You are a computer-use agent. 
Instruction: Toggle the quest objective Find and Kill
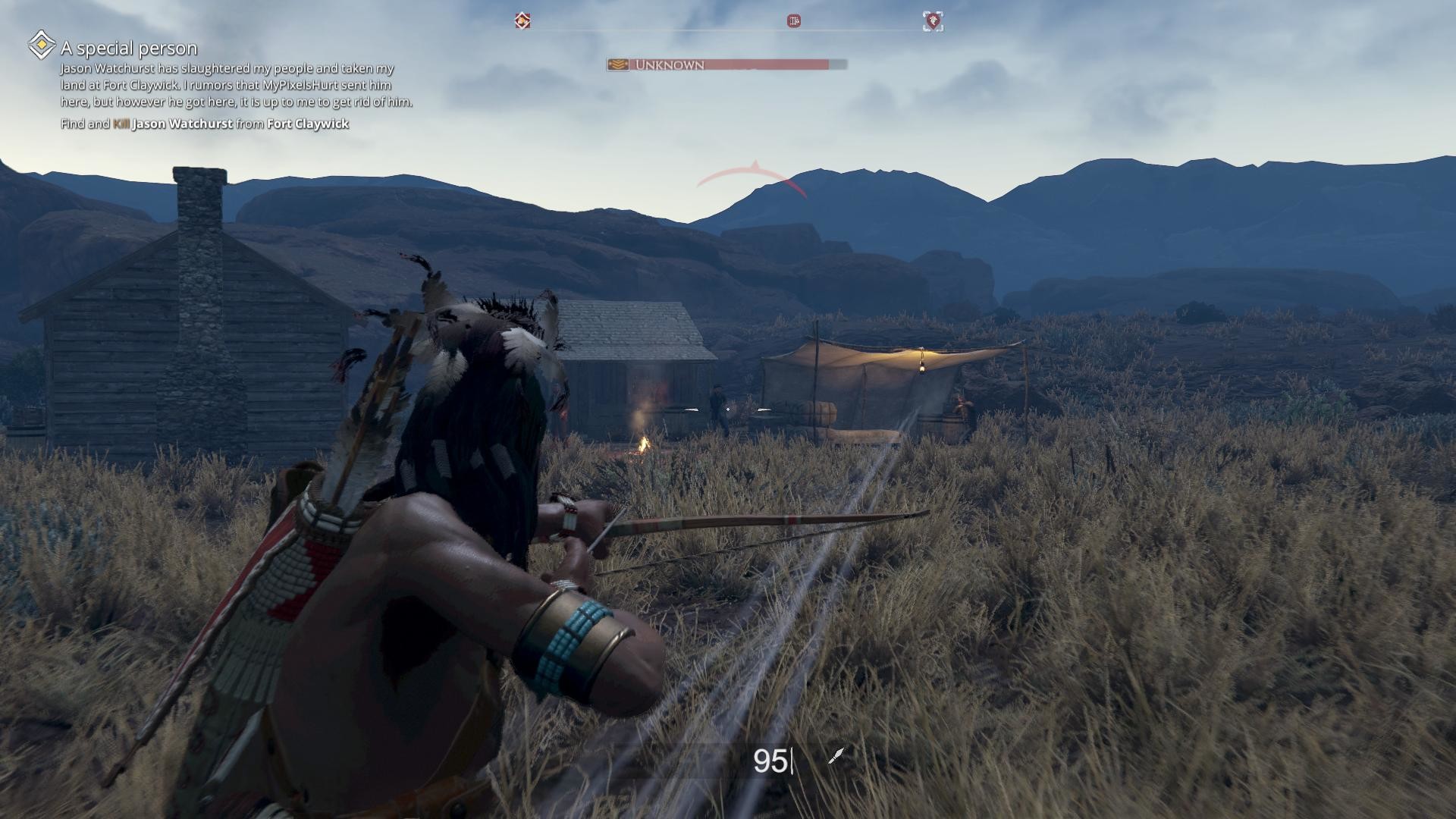pyautogui.click(x=205, y=123)
